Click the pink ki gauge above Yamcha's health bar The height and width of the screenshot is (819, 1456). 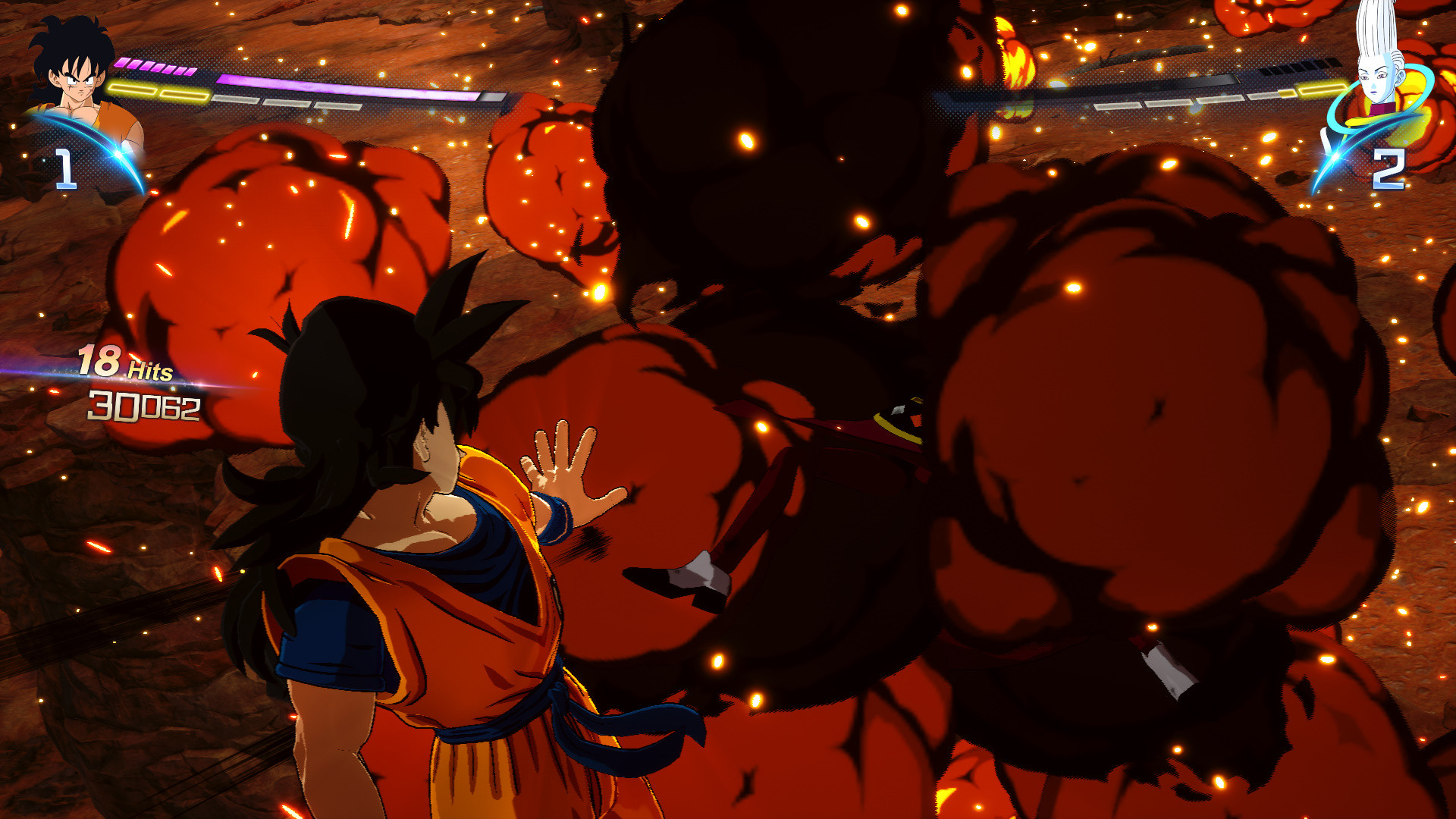[153, 66]
